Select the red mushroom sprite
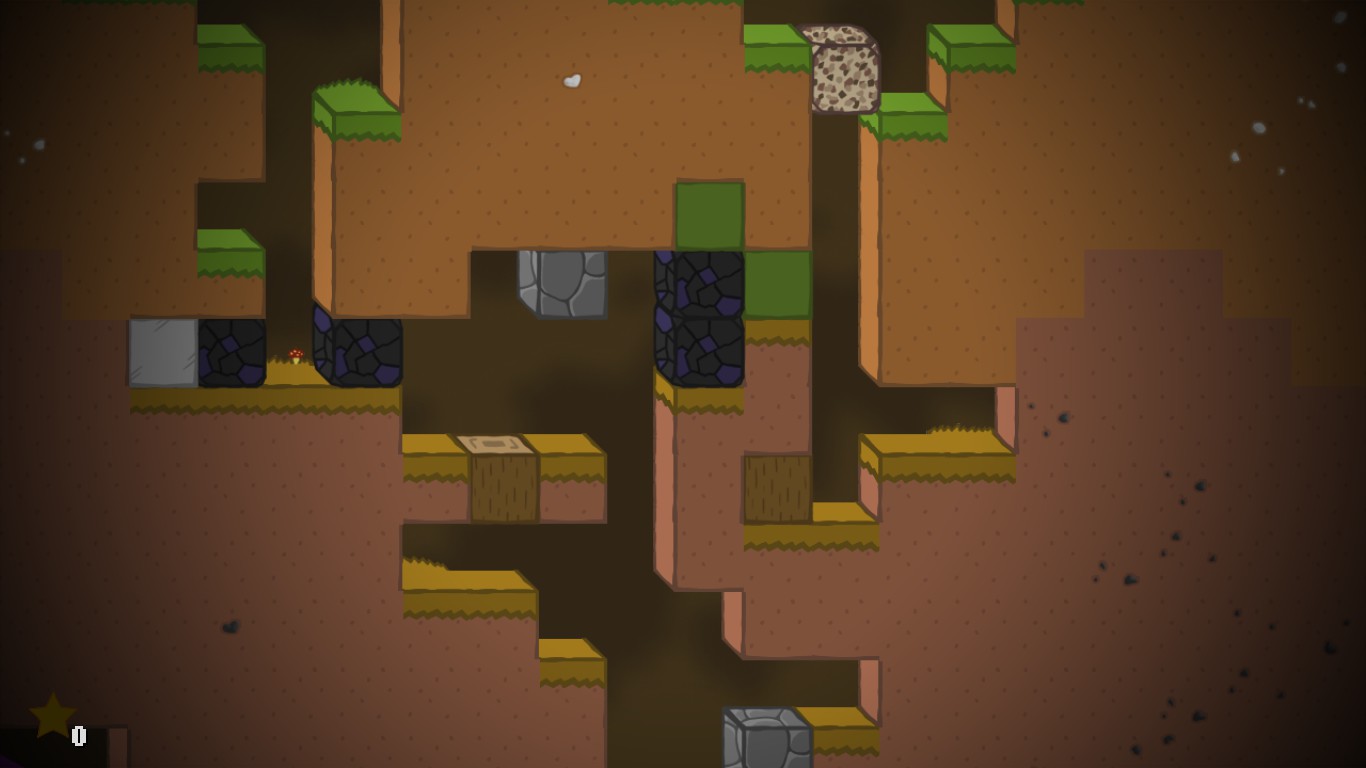Viewport: 1366px width, 768px height. tap(298, 355)
